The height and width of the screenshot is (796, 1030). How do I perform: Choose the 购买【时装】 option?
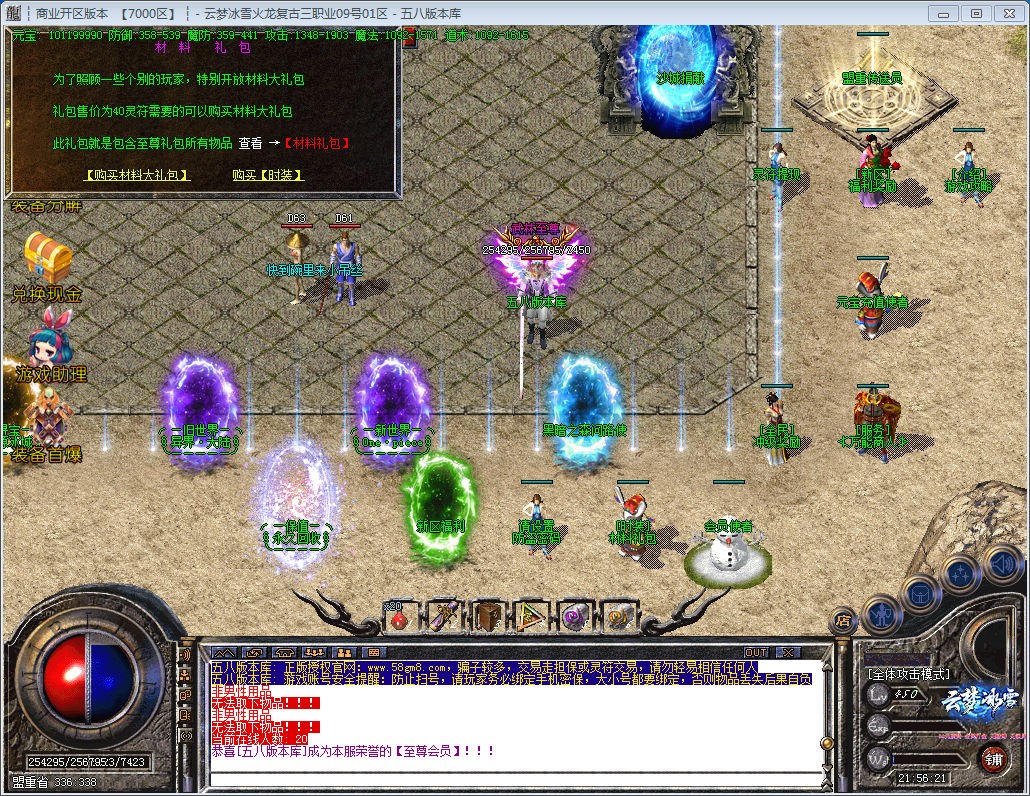[267, 175]
